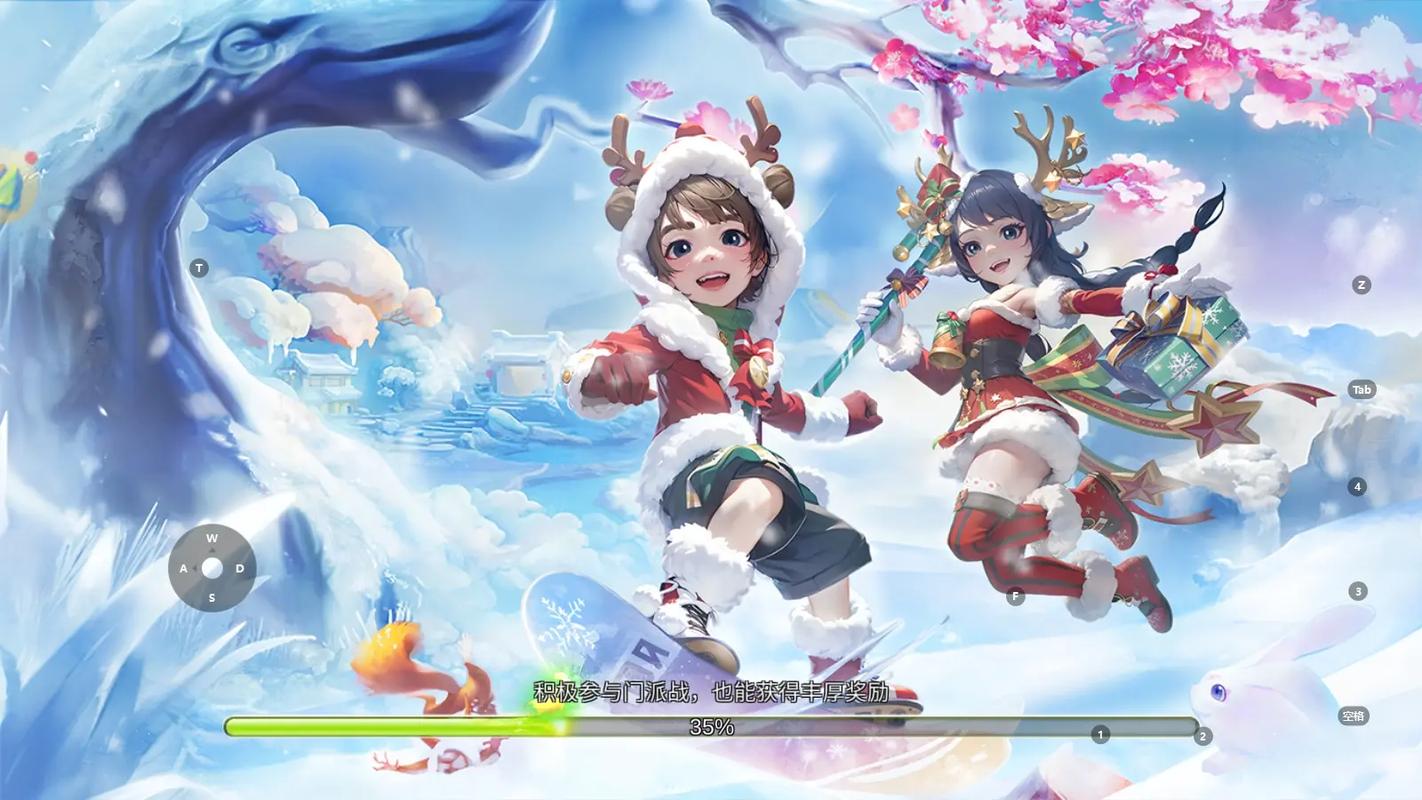Click the center of the movement joystick
This screenshot has width=1422, height=800.
point(211,567)
